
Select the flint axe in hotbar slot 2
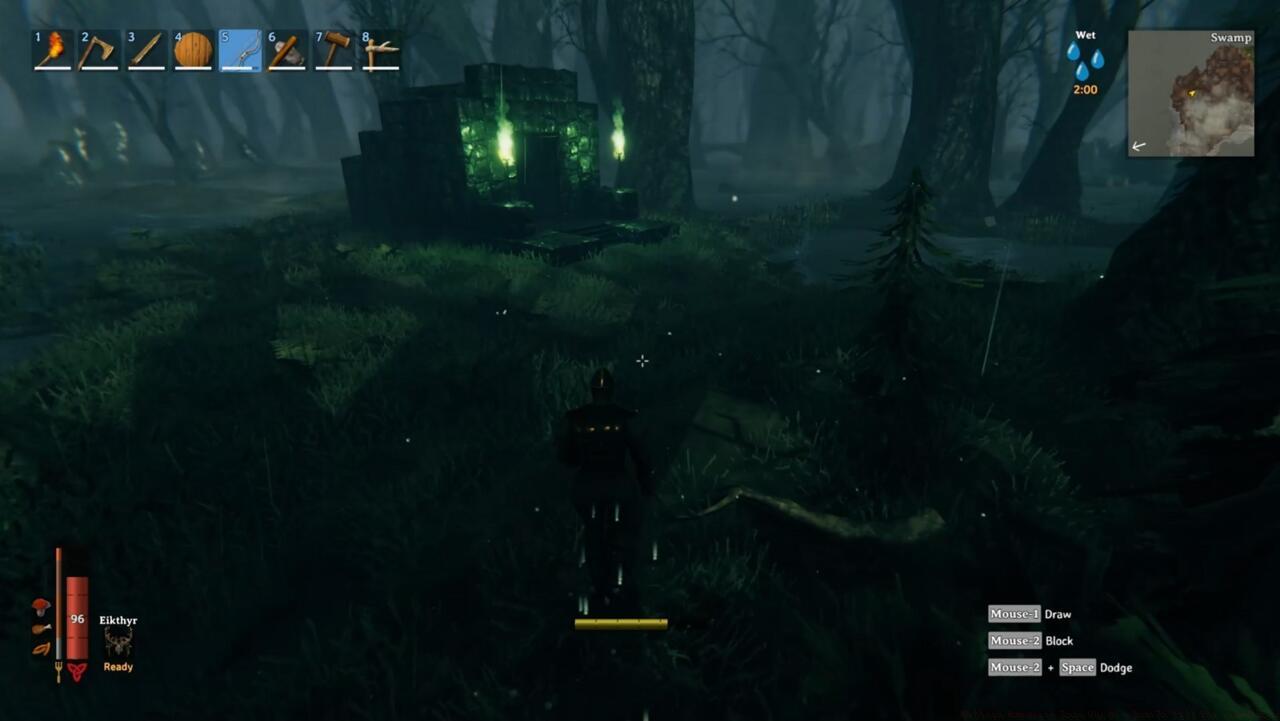(x=99, y=50)
